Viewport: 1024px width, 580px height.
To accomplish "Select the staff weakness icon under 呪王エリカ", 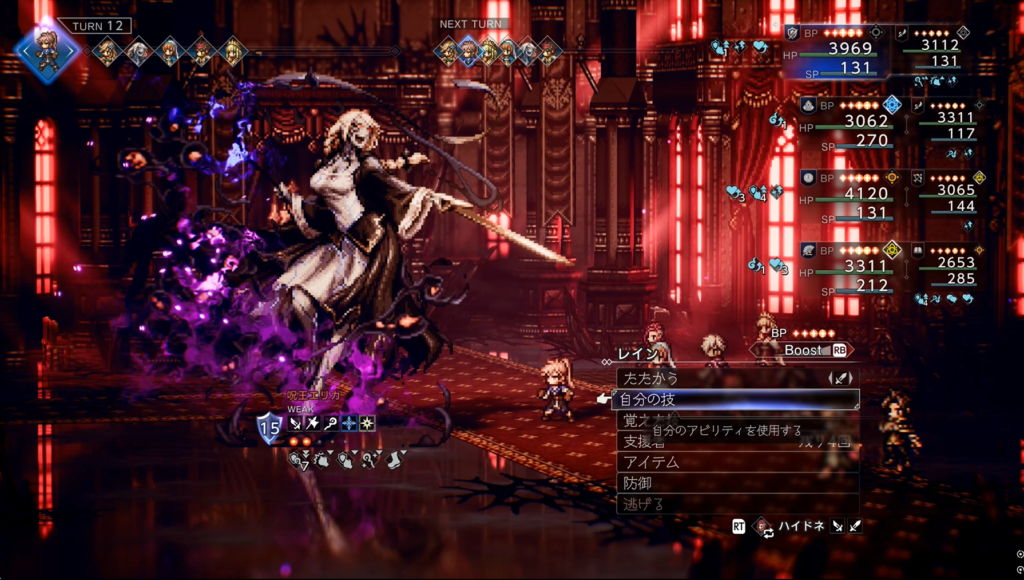I will pyautogui.click(x=332, y=424).
